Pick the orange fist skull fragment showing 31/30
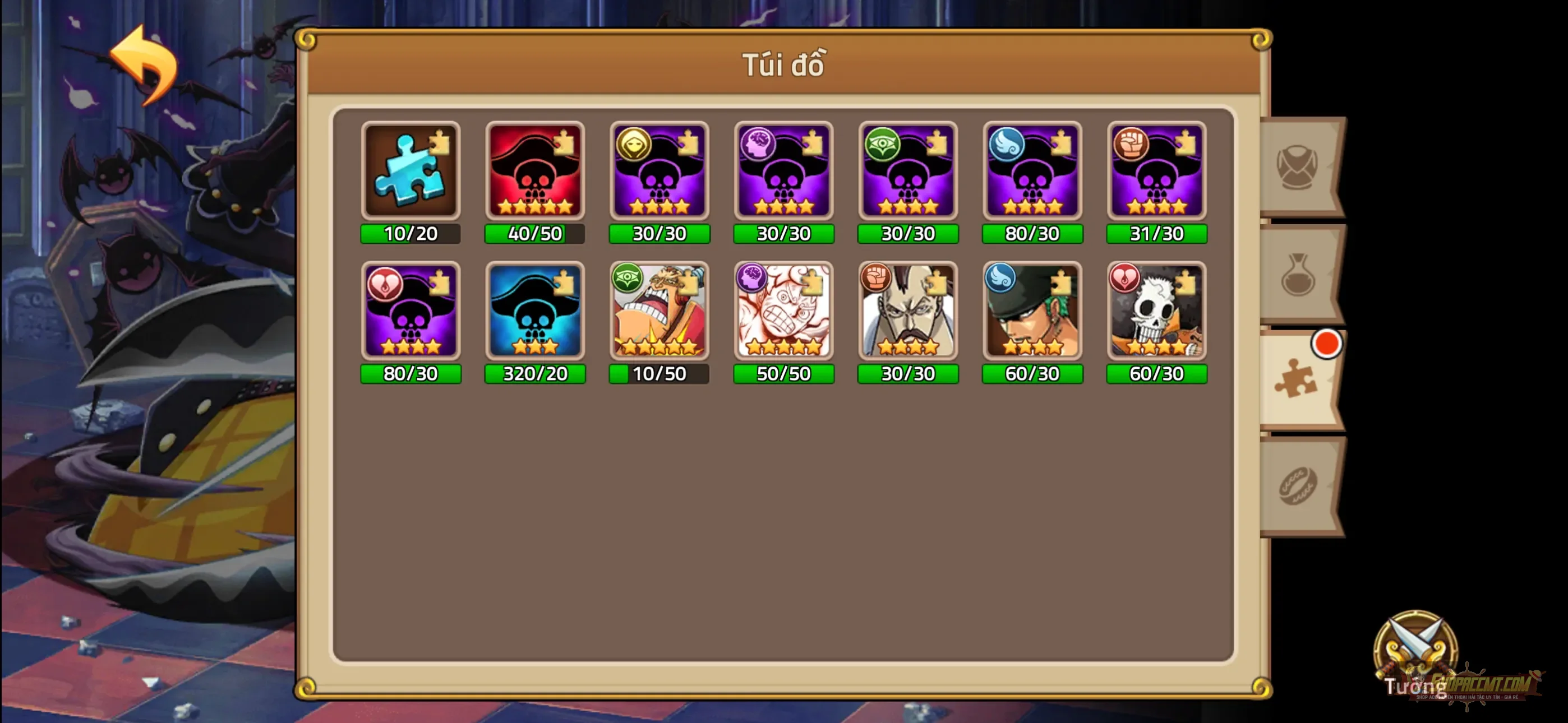The image size is (1568, 723). (1156, 171)
